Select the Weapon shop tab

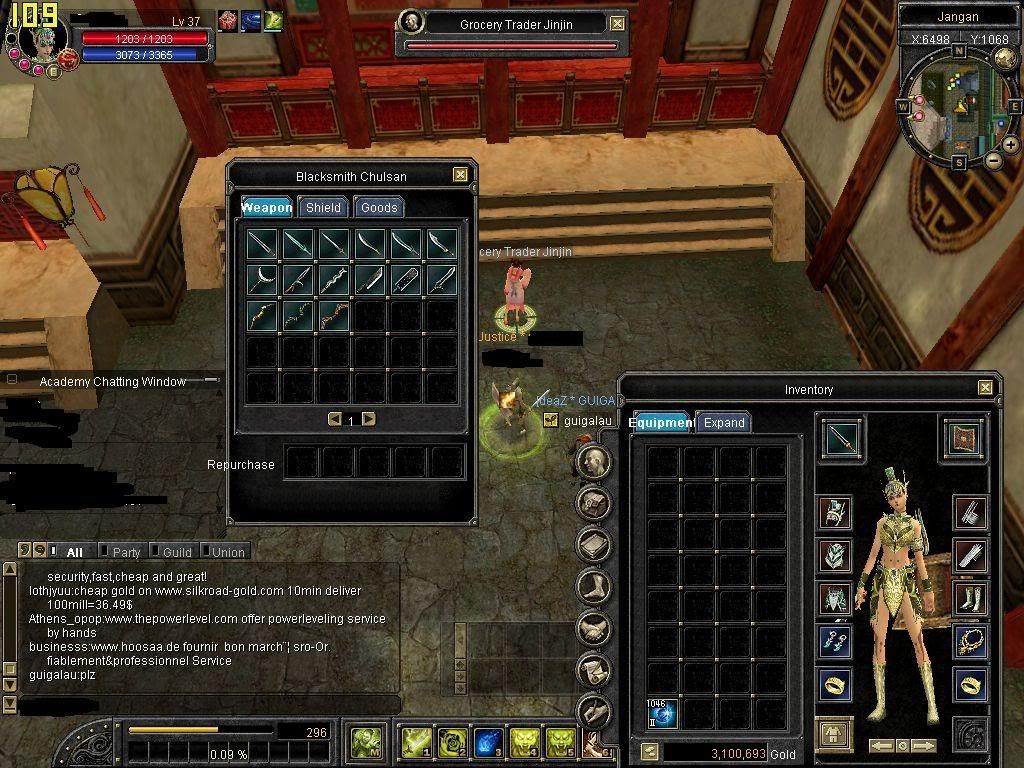click(267, 207)
